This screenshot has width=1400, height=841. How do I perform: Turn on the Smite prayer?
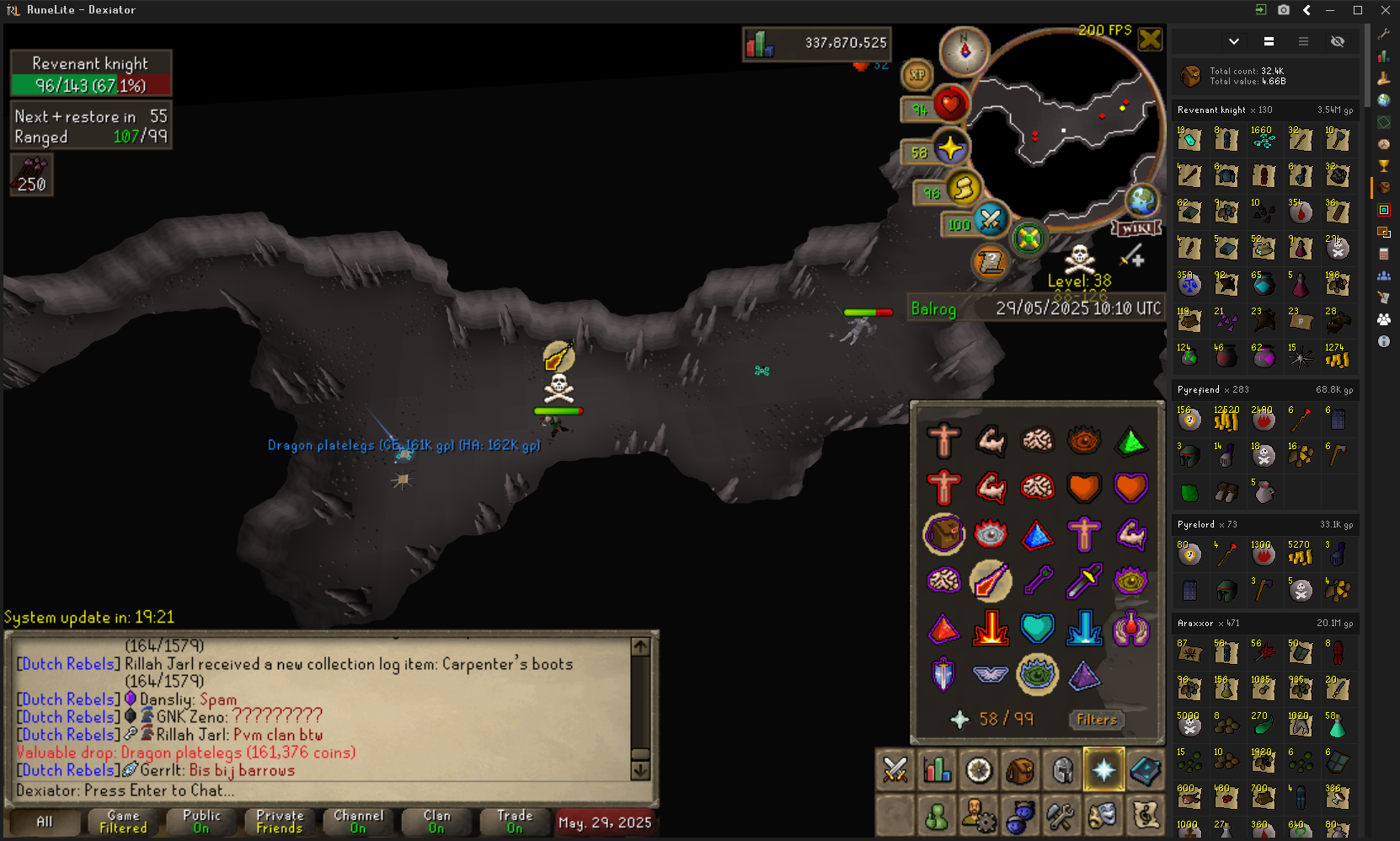[991, 628]
